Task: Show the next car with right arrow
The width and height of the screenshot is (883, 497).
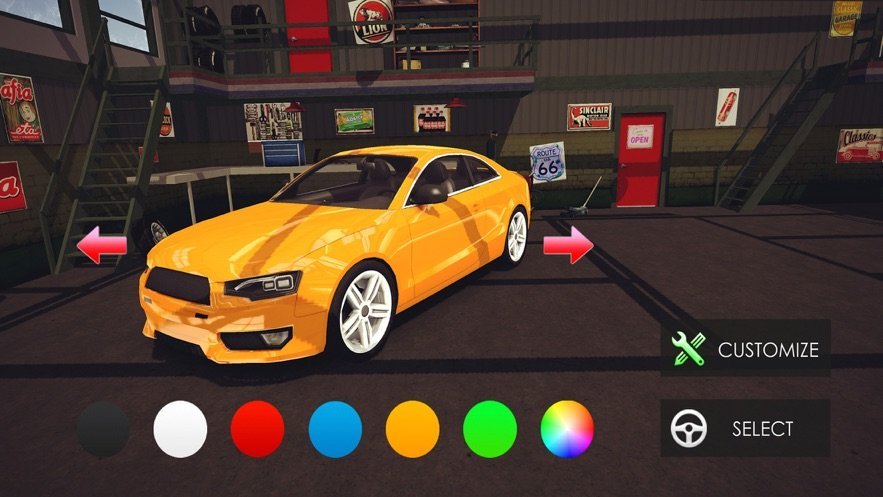Action: [x=568, y=245]
